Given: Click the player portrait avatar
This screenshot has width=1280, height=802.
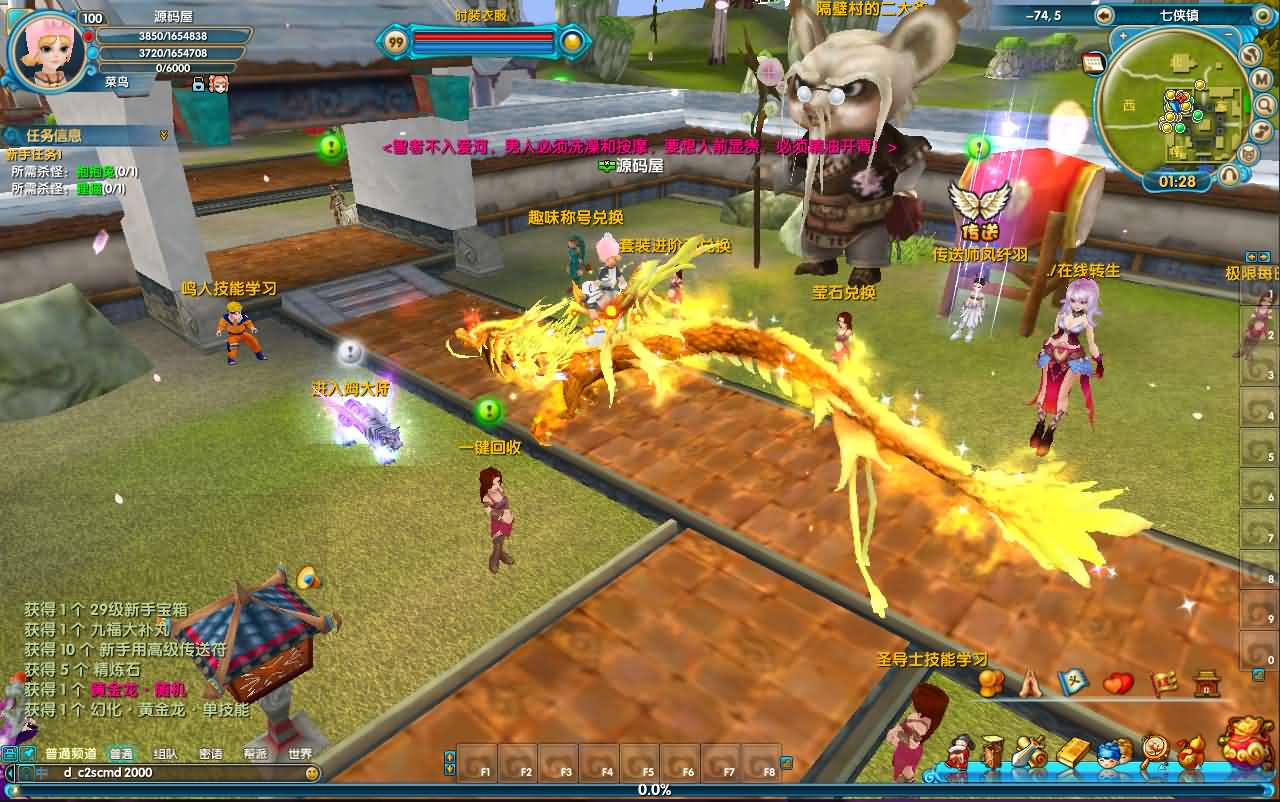Looking at the screenshot, I should [x=45, y=52].
